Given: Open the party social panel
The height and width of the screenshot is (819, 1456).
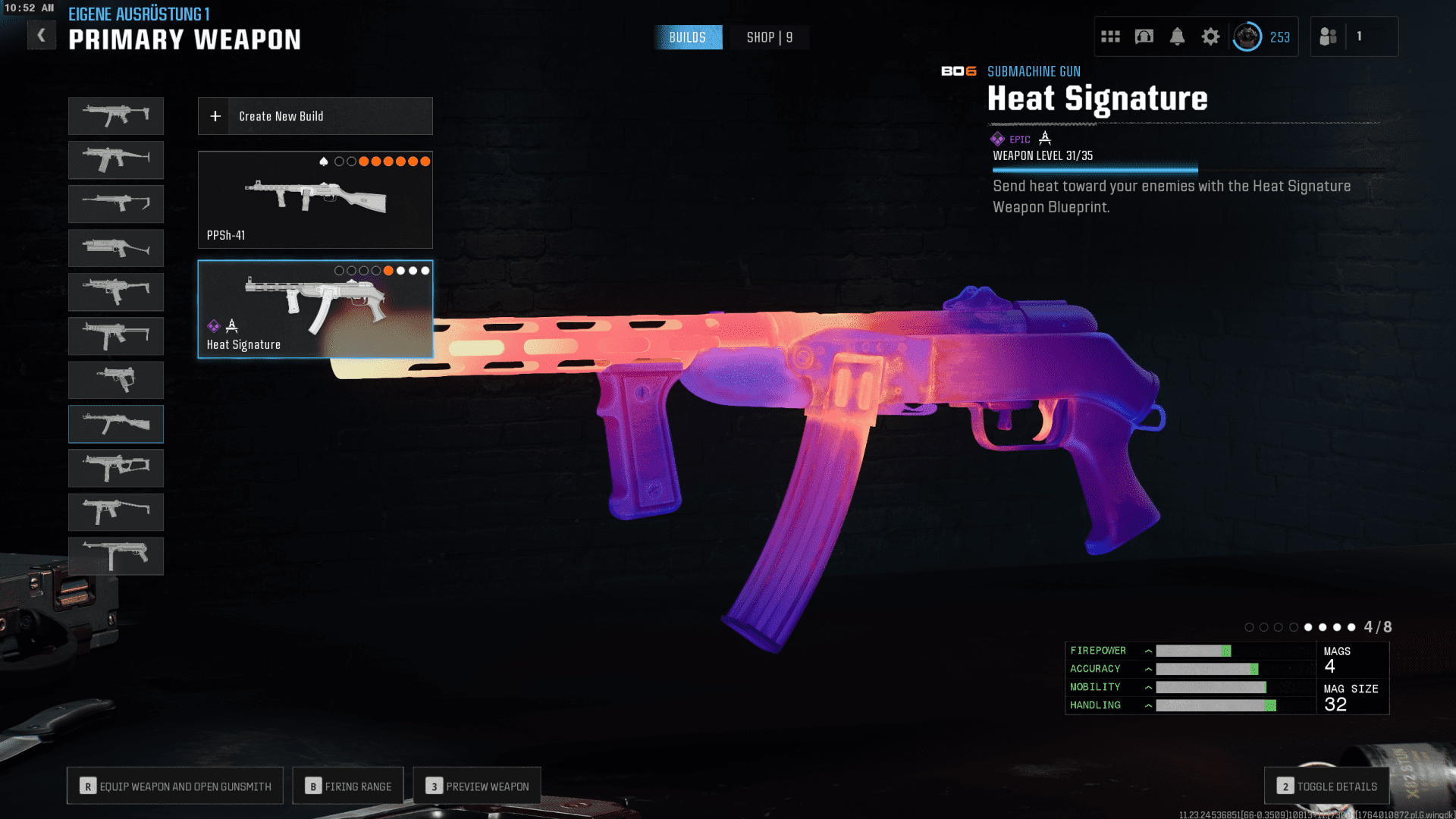Looking at the screenshot, I should point(1329,36).
